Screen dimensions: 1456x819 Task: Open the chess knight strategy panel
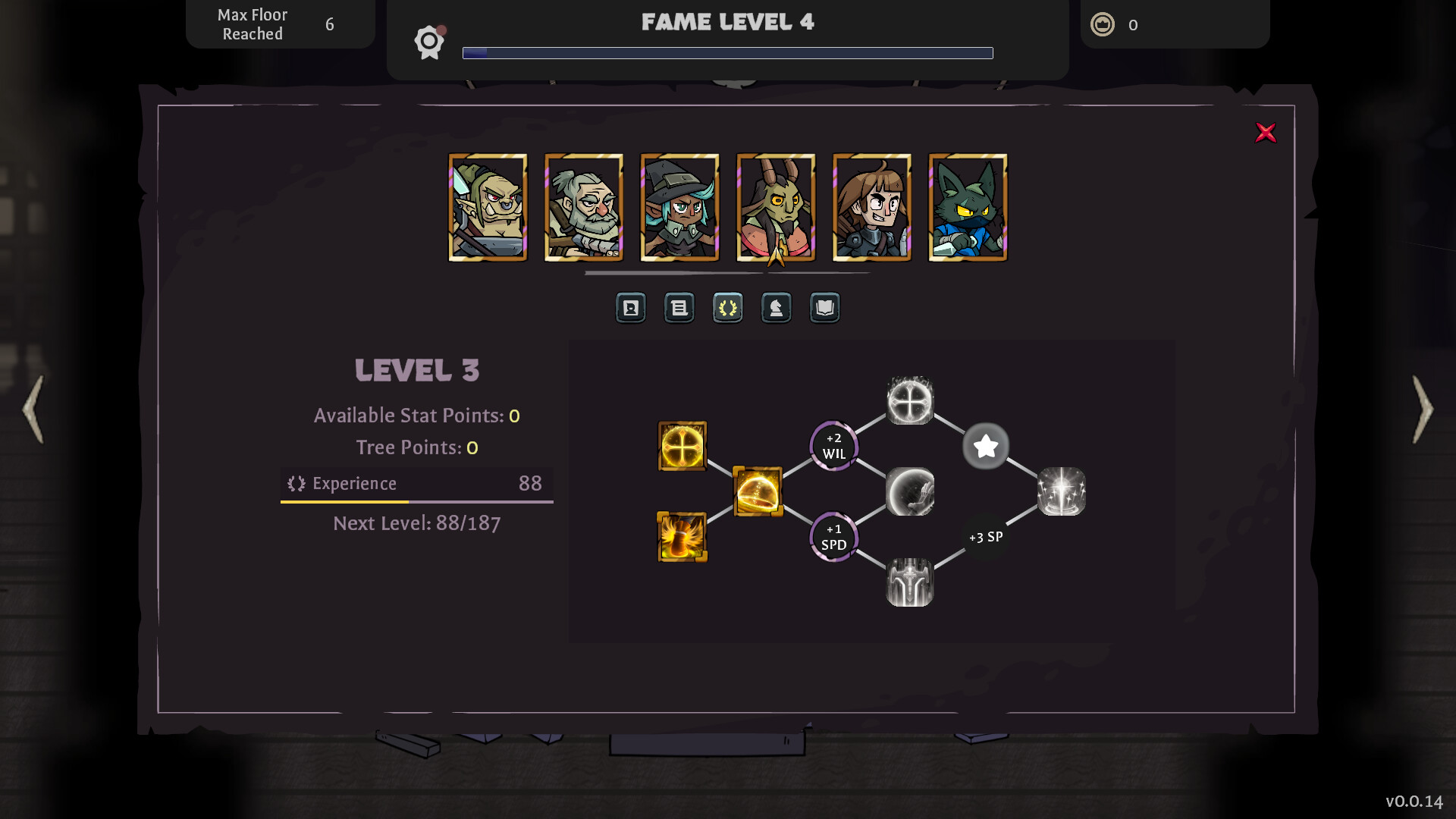pos(776,308)
